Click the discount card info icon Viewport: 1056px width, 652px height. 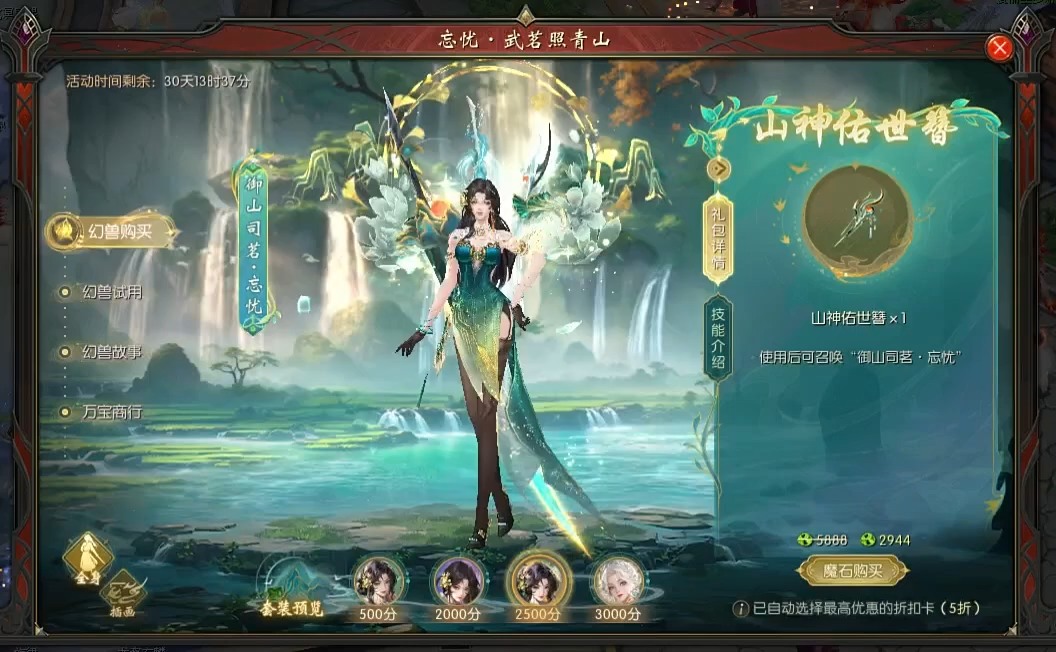pyautogui.click(x=740, y=608)
